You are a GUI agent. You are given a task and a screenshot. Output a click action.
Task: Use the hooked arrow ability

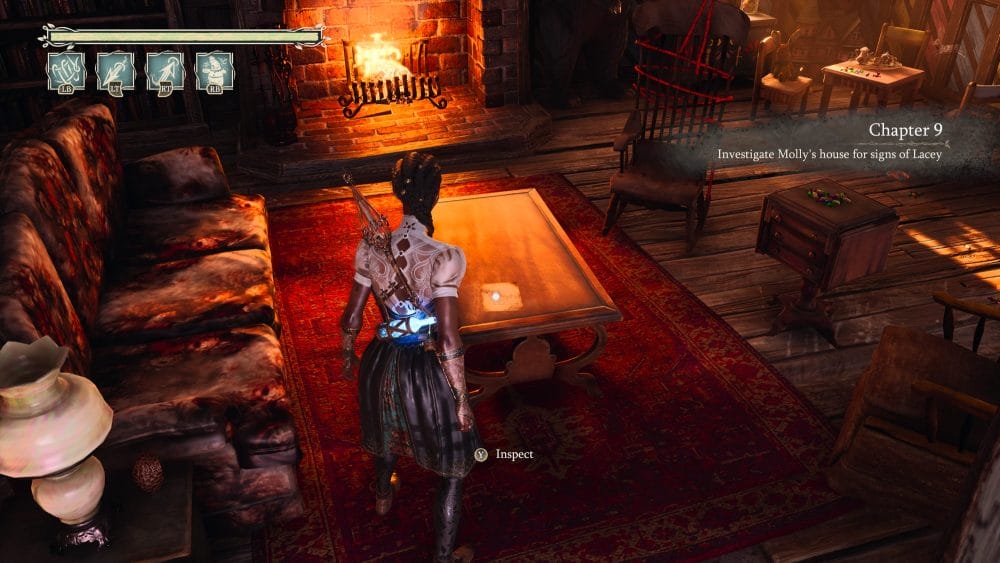point(165,71)
